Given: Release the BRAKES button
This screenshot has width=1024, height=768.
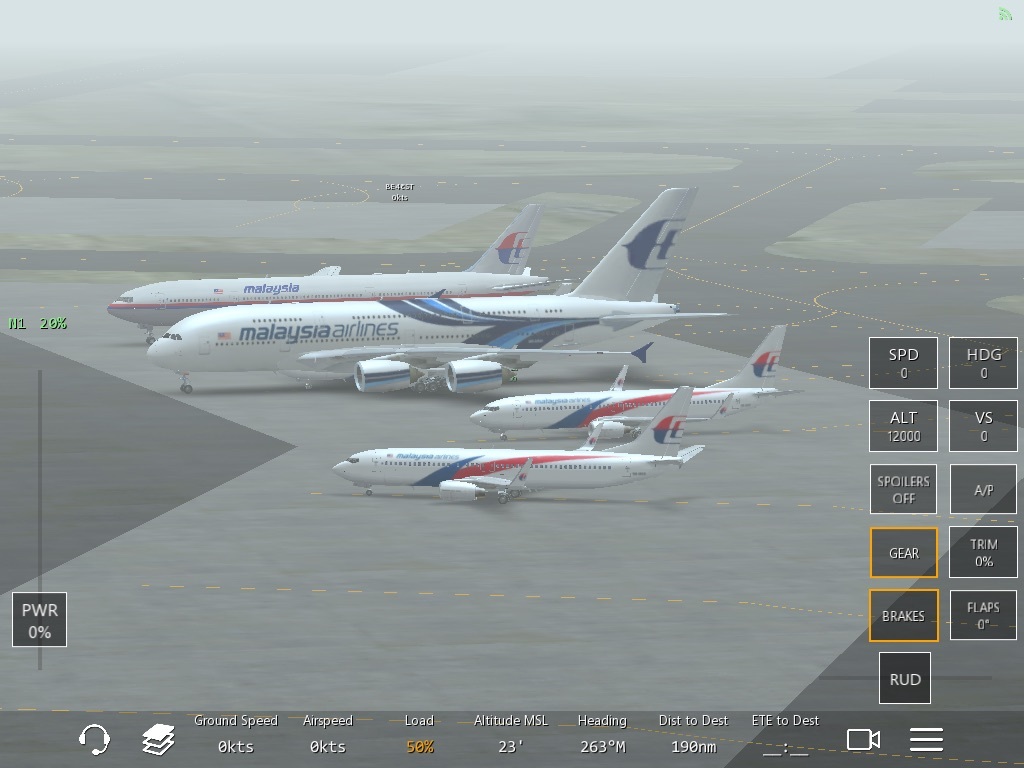Looking at the screenshot, I should (x=903, y=616).
